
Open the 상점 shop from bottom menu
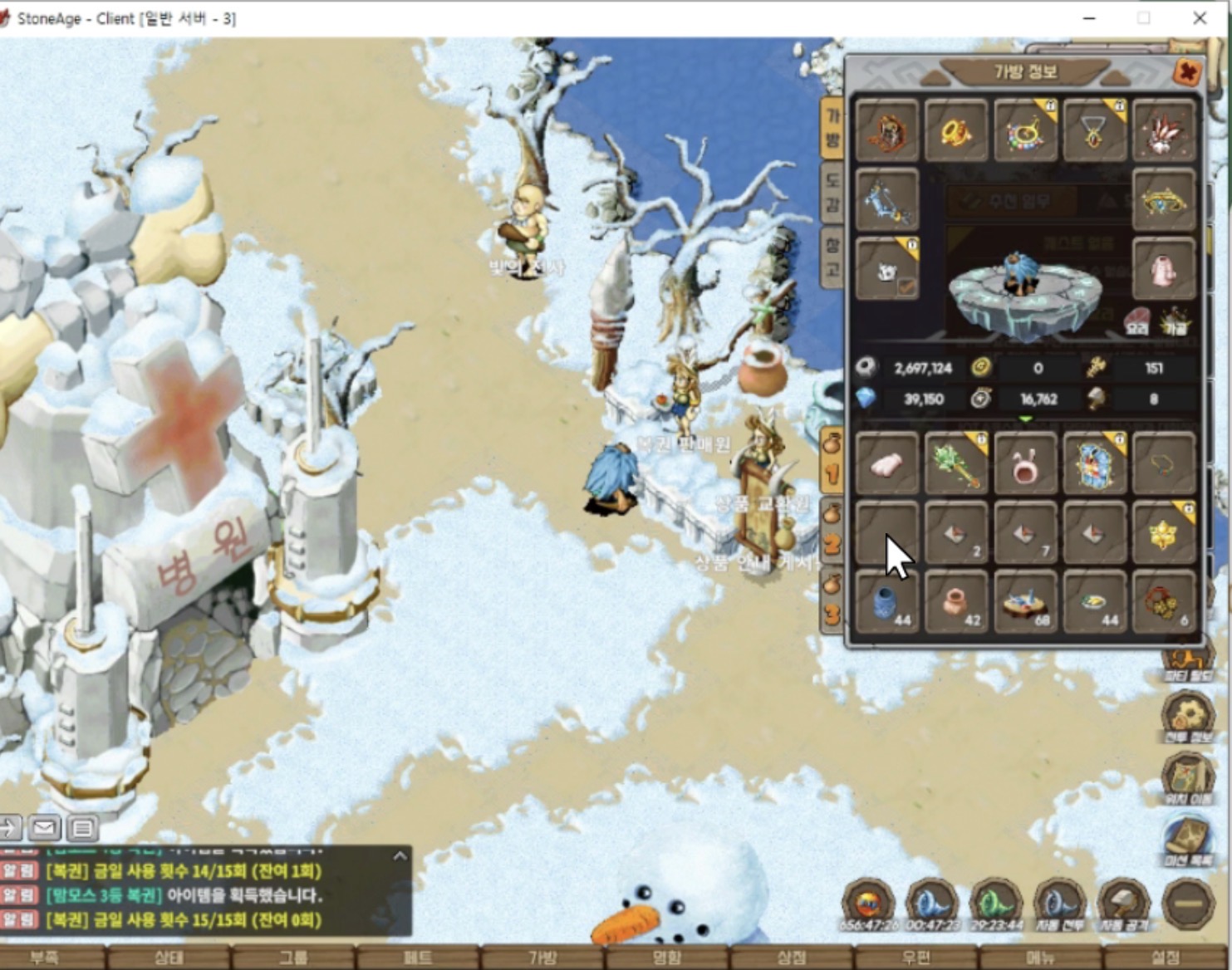pos(792,958)
